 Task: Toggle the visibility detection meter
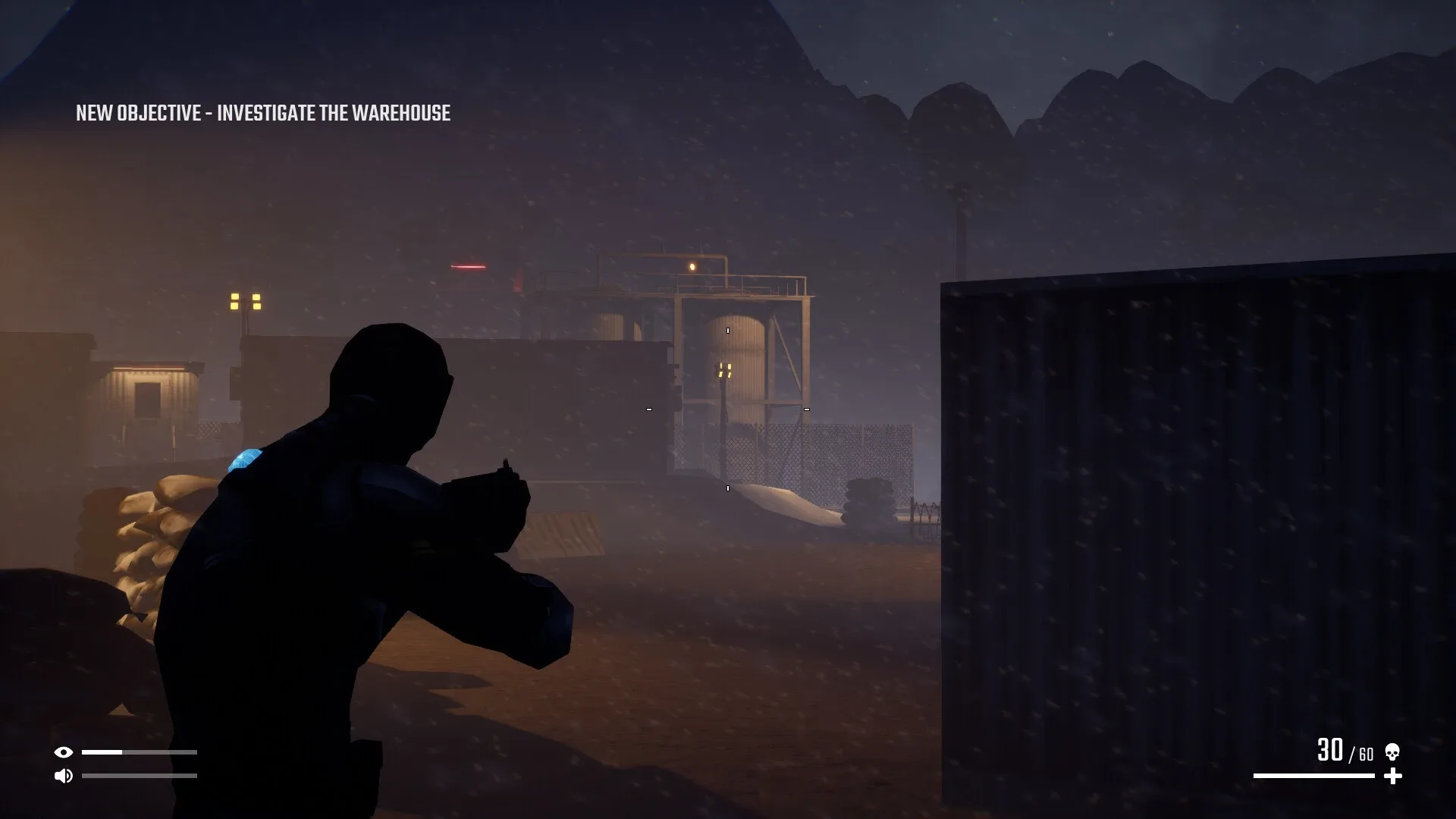coord(140,753)
